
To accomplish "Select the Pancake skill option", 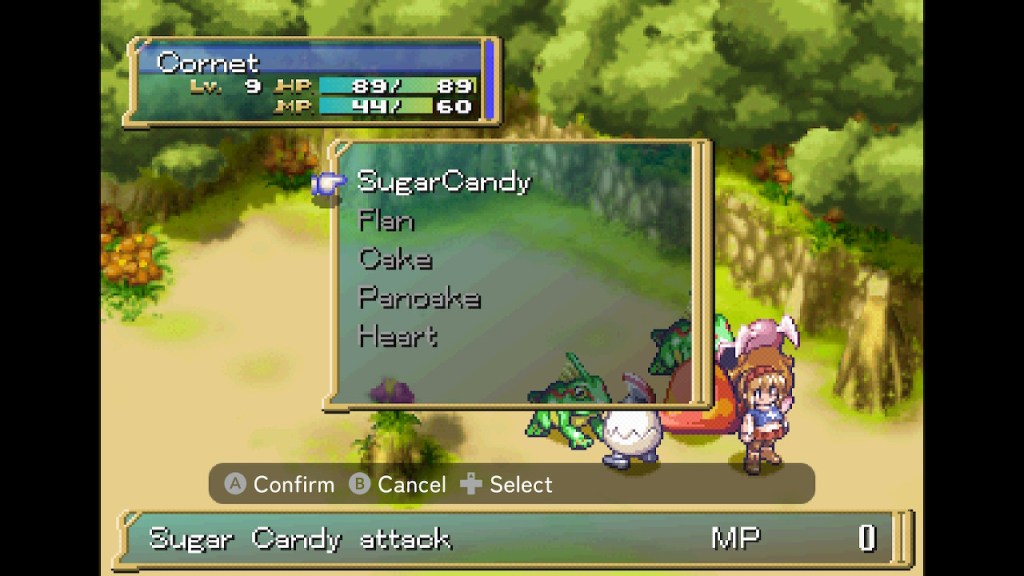I will click(419, 298).
